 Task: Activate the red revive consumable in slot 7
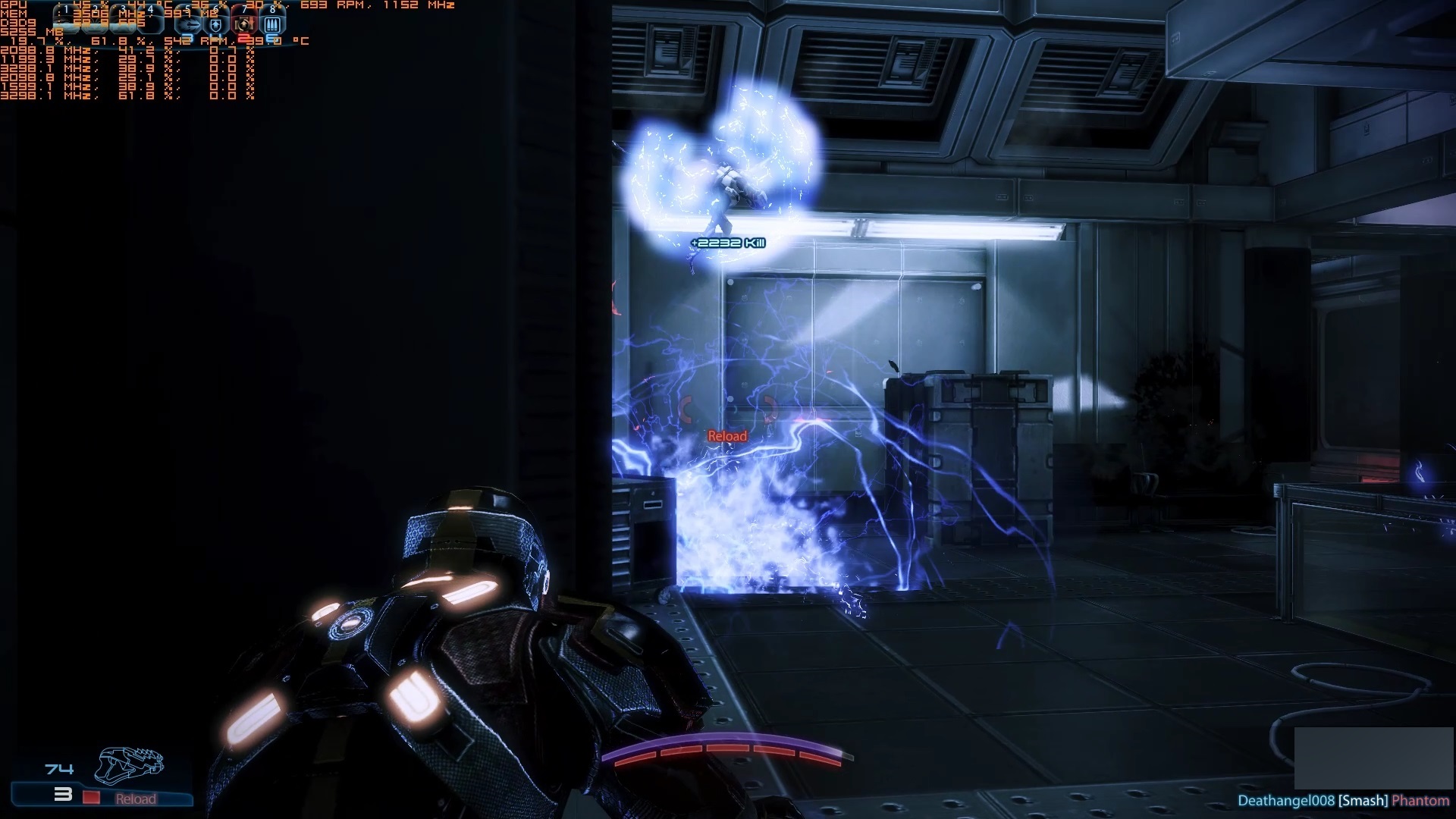click(x=244, y=24)
